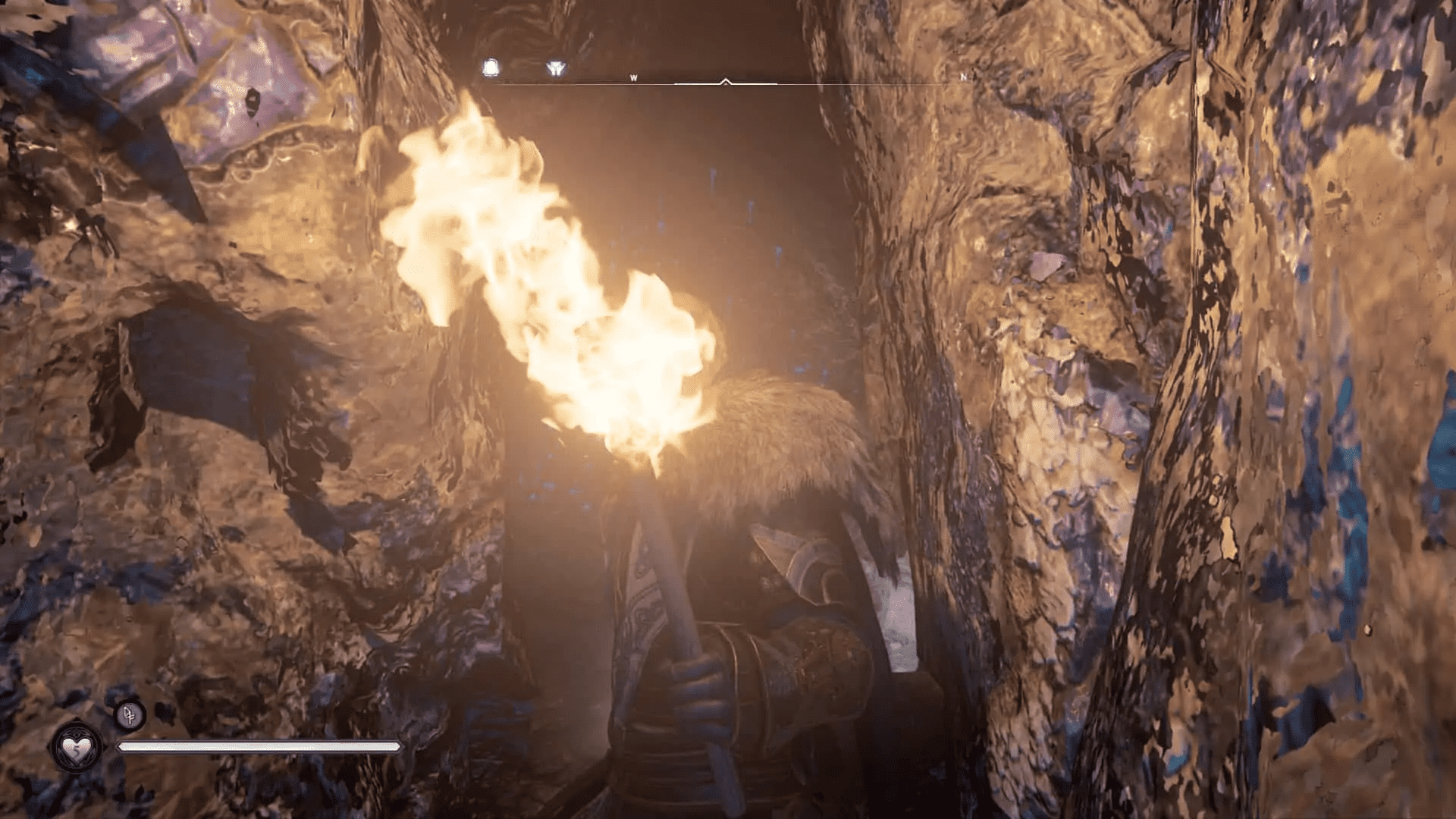Click the W cardinal marker on the compass

point(634,77)
